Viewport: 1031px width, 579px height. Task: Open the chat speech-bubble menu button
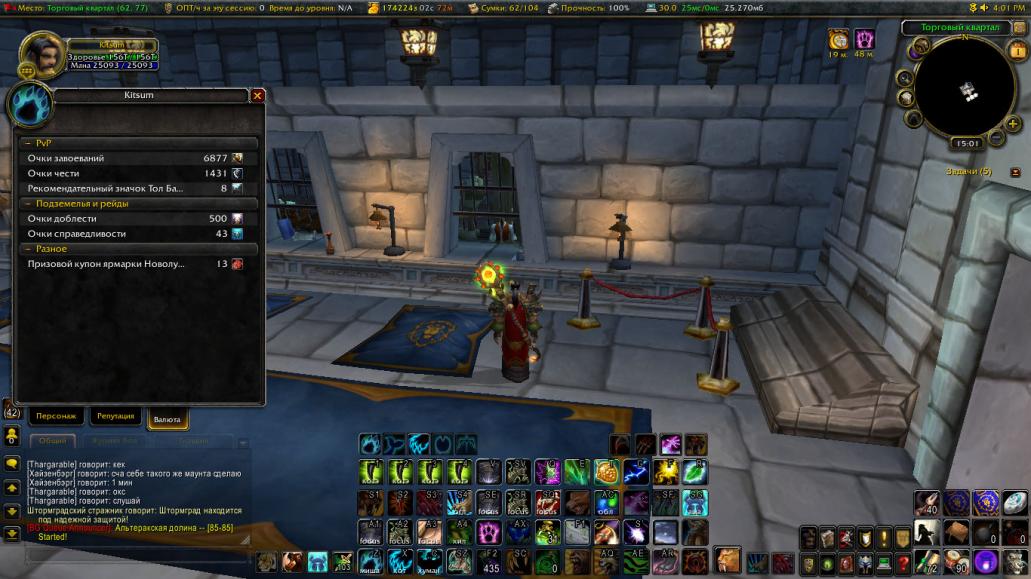[12, 464]
